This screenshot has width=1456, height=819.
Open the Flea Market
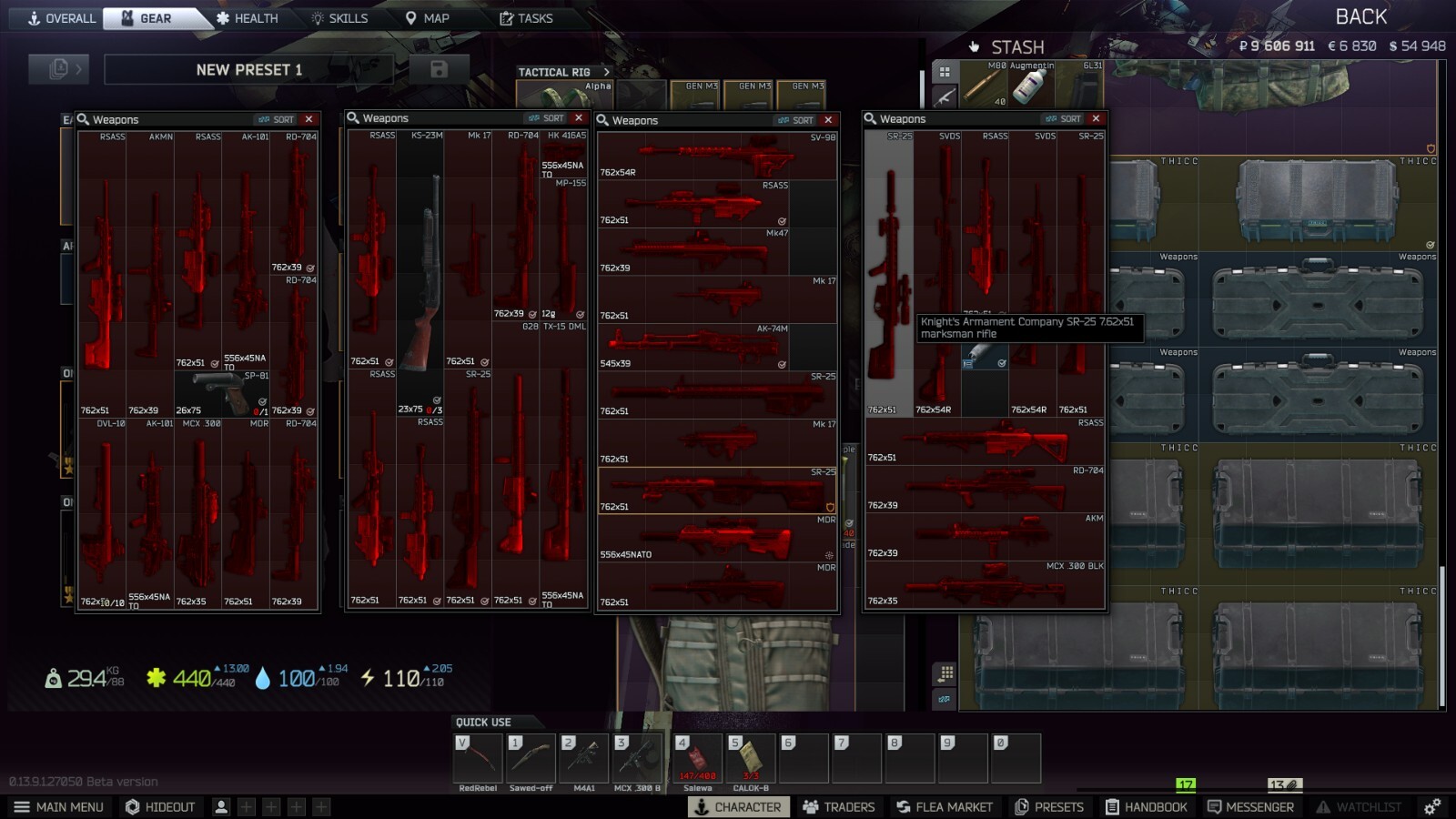945,806
